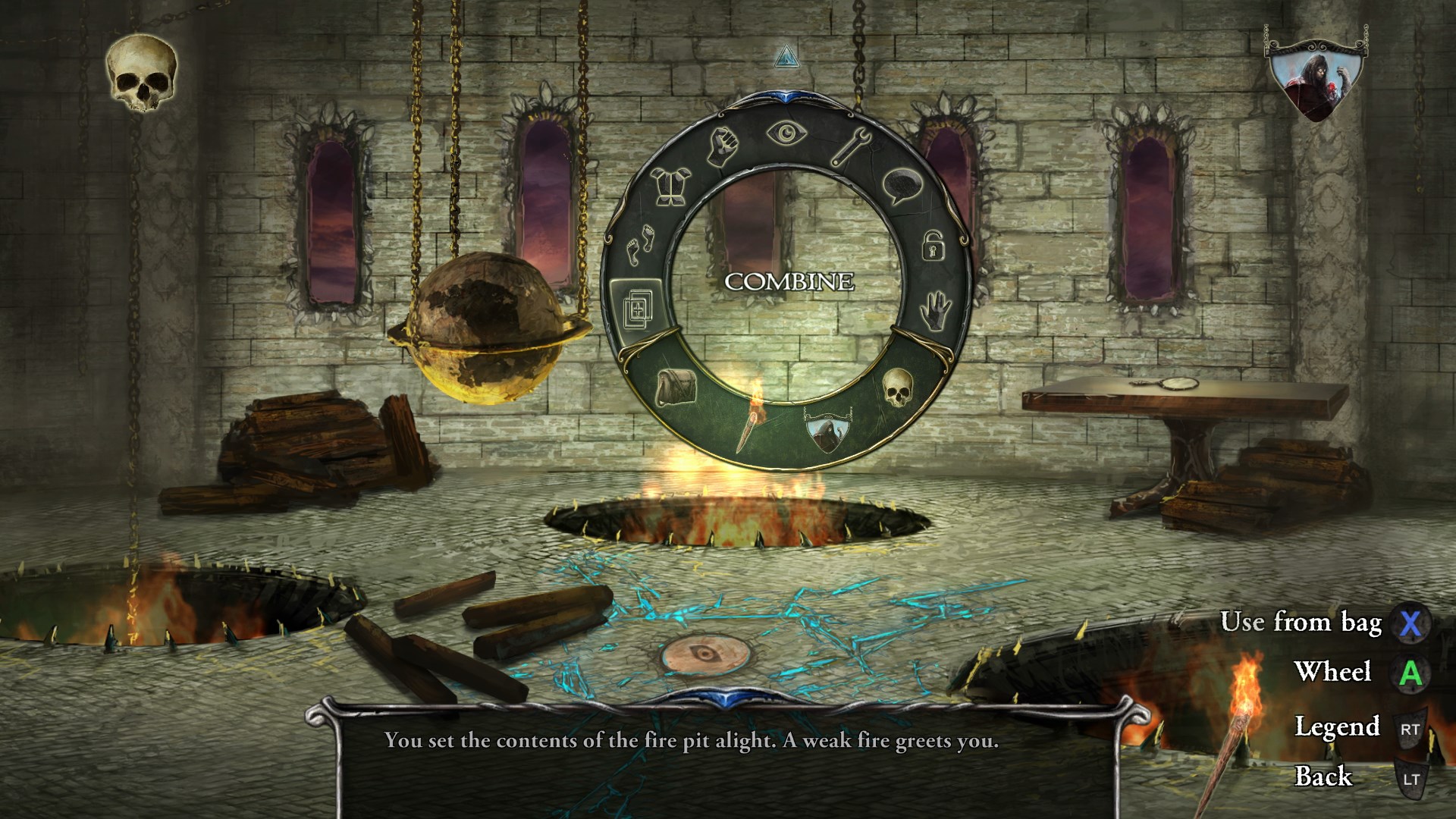The width and height of the screenshot is (1456, 819).
Task: Click the blue triangle above the wheel
Action: 786,55
